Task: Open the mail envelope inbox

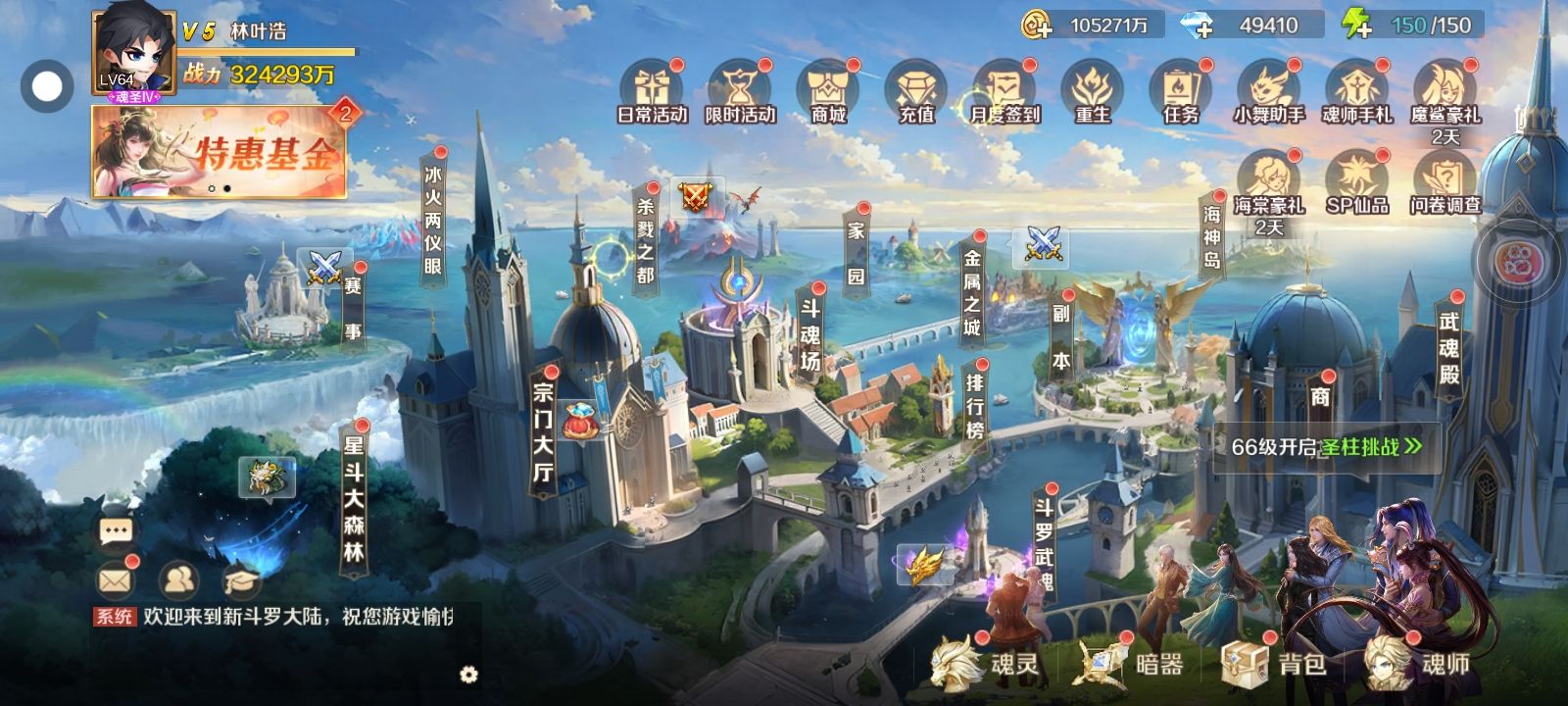Action: tap(115, 580)
